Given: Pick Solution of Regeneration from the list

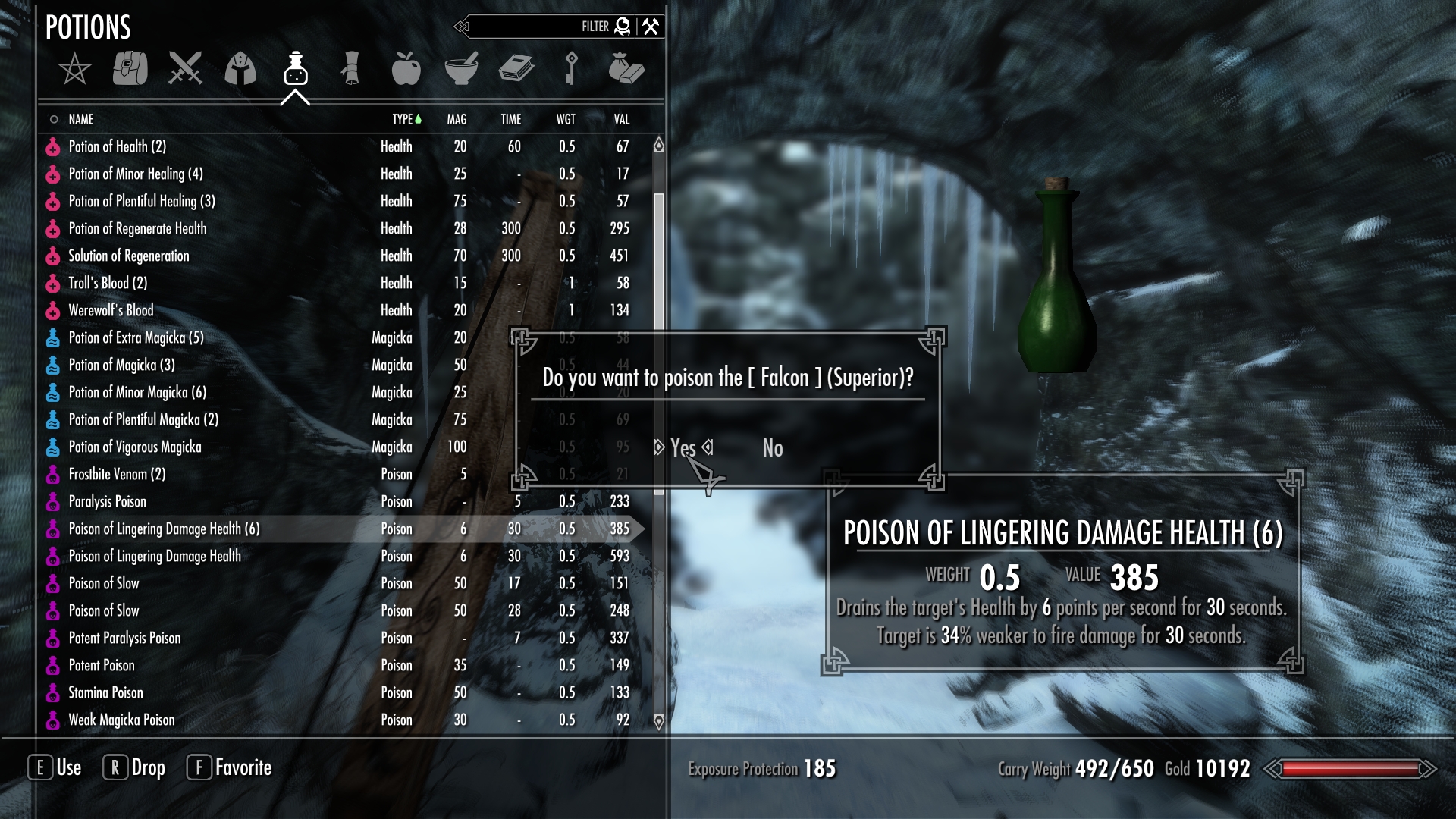Looking at the screenshot, I should click(129, 256).
